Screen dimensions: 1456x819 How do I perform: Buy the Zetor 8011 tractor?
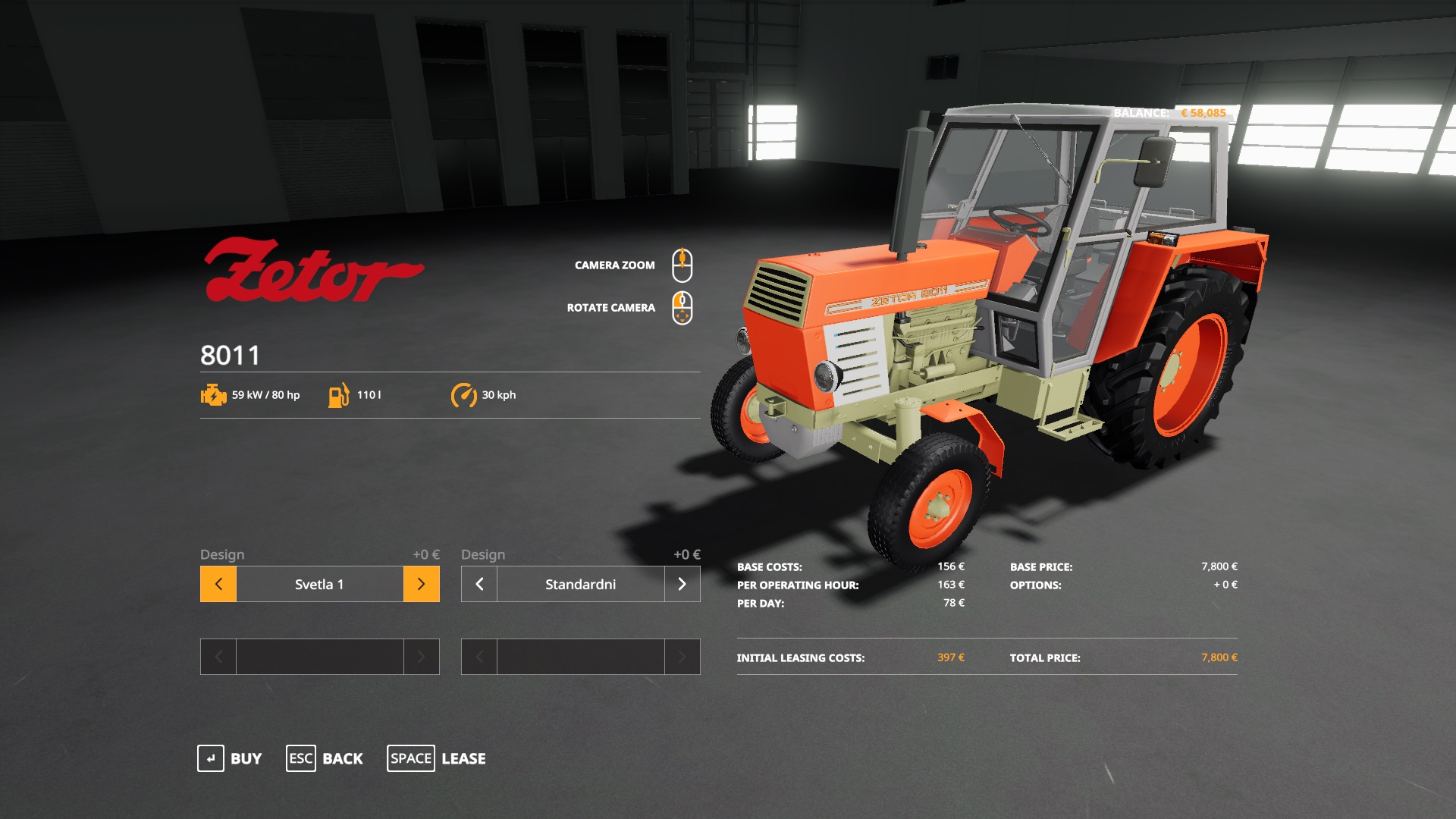(x=229, y=758)
